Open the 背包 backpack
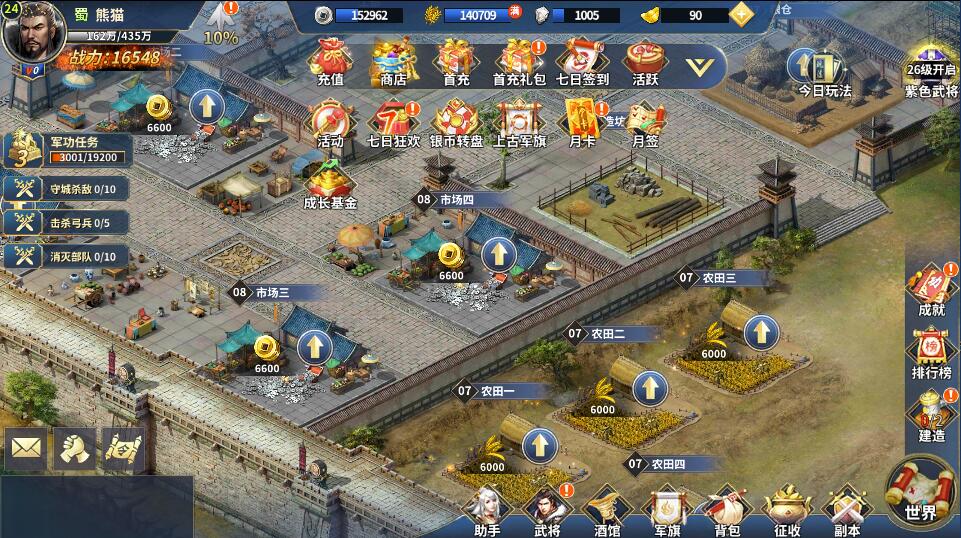Screen dimensions: 961x538 [727, 510]
